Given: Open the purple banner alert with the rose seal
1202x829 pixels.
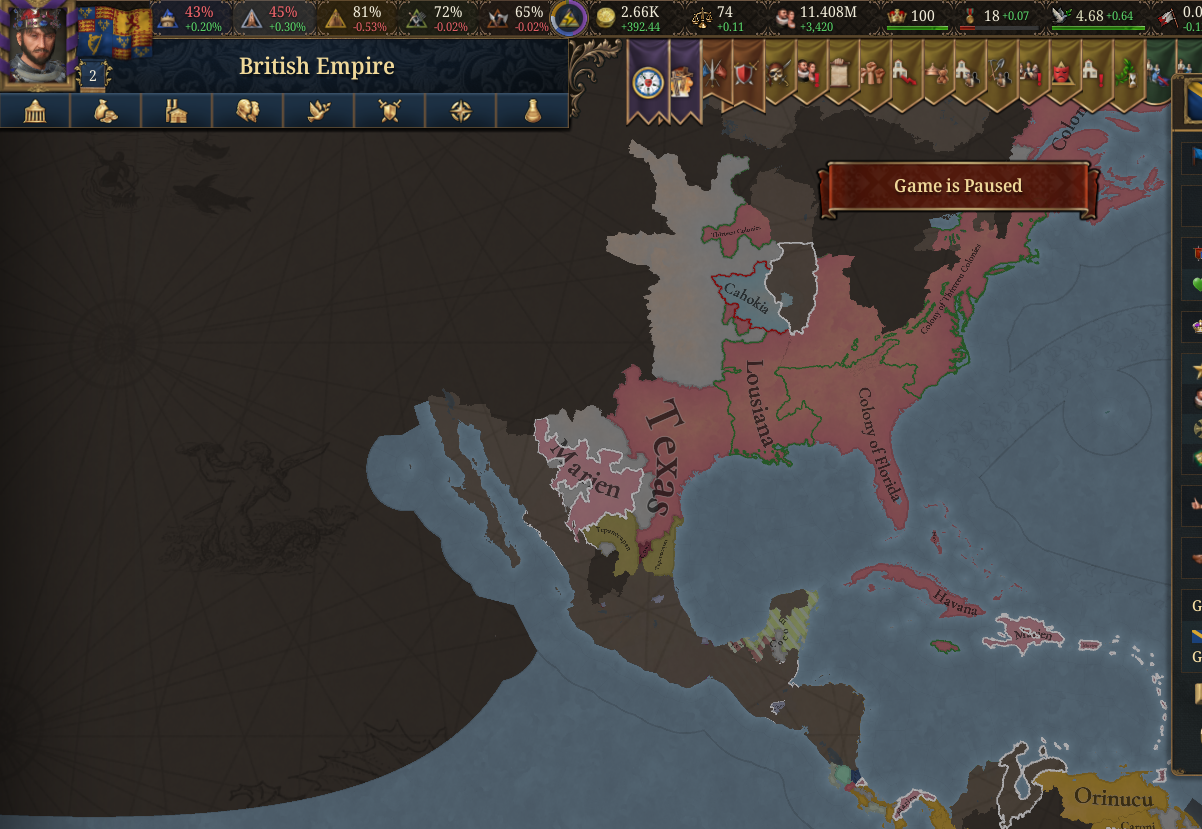Looking at the screenshot, I should (649, 82).
